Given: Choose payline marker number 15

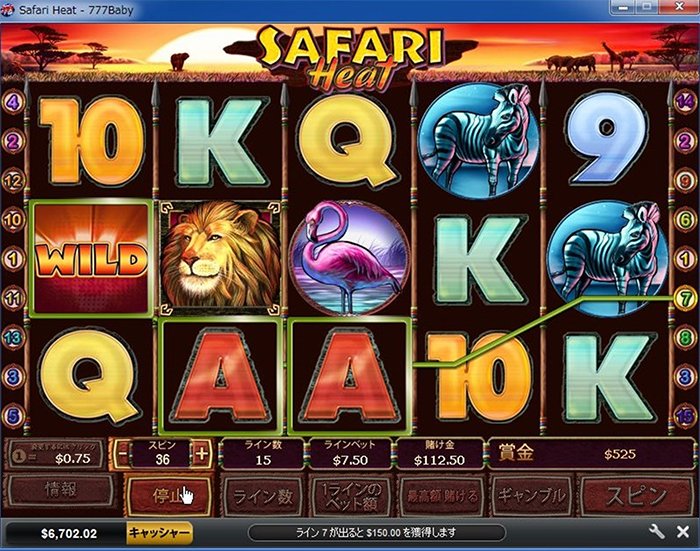Looking at the screenshot, I should point(686,414).
